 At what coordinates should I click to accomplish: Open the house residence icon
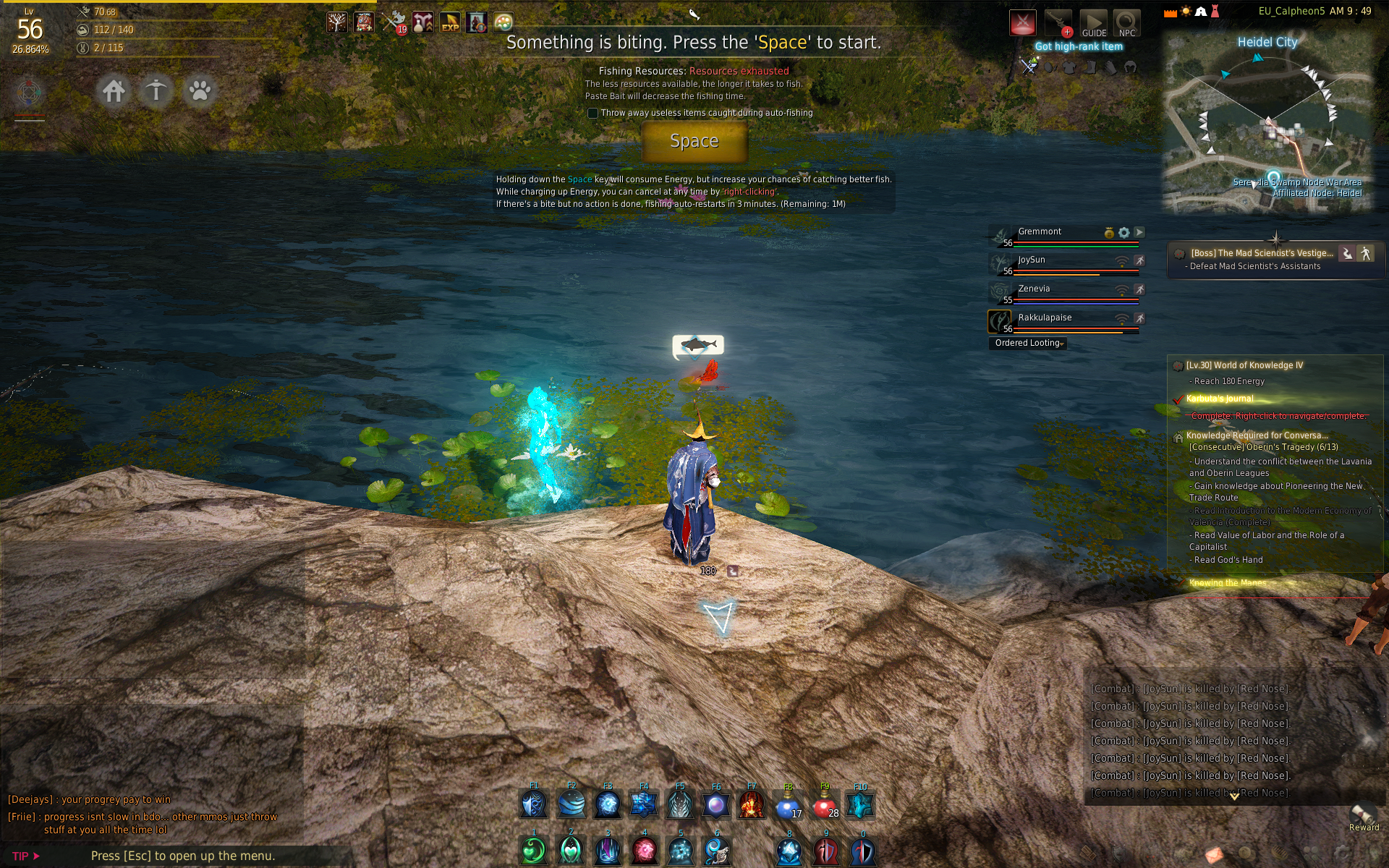114,91
